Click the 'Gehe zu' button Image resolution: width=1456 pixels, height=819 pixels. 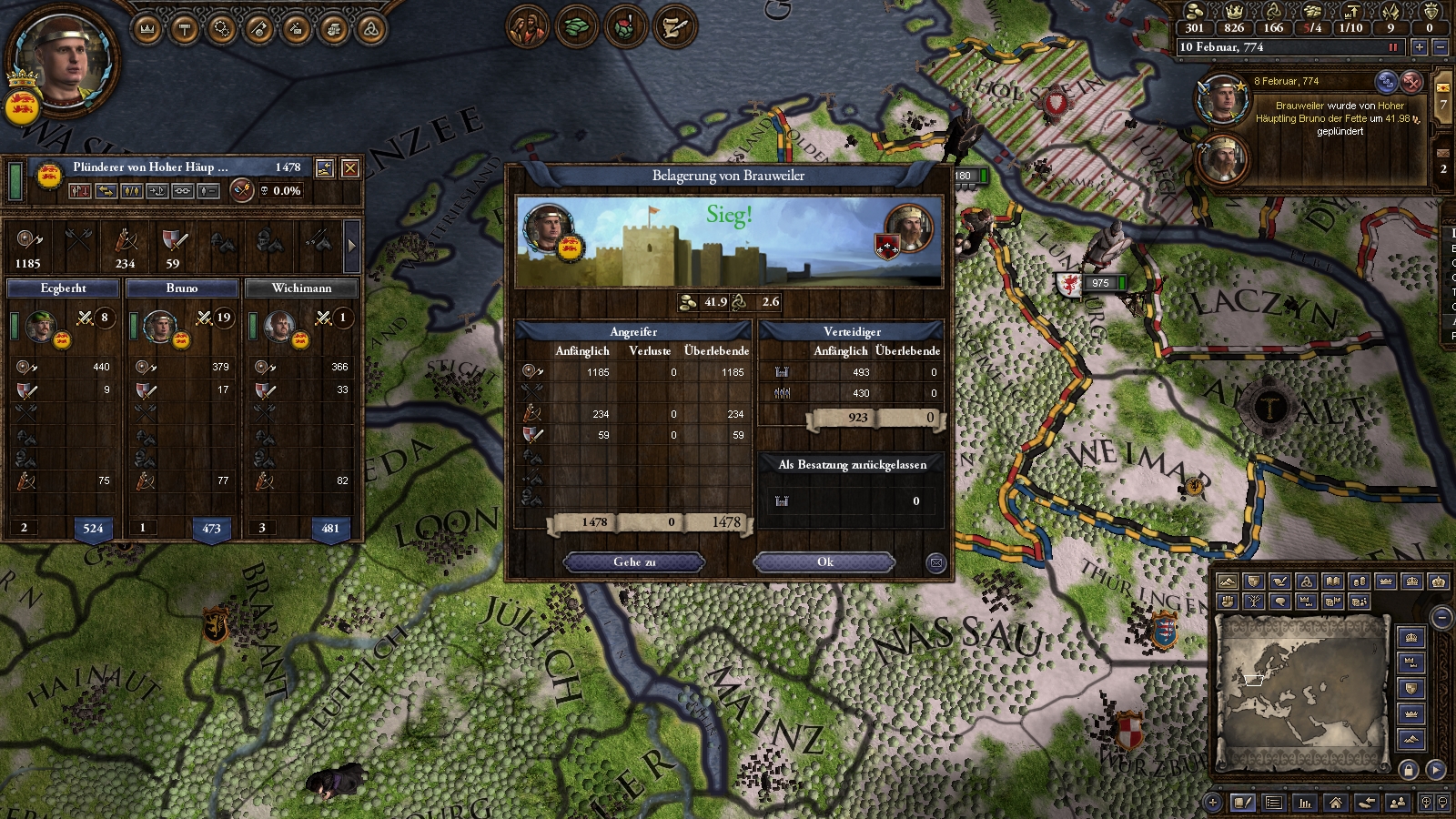[x=634, y=562]
